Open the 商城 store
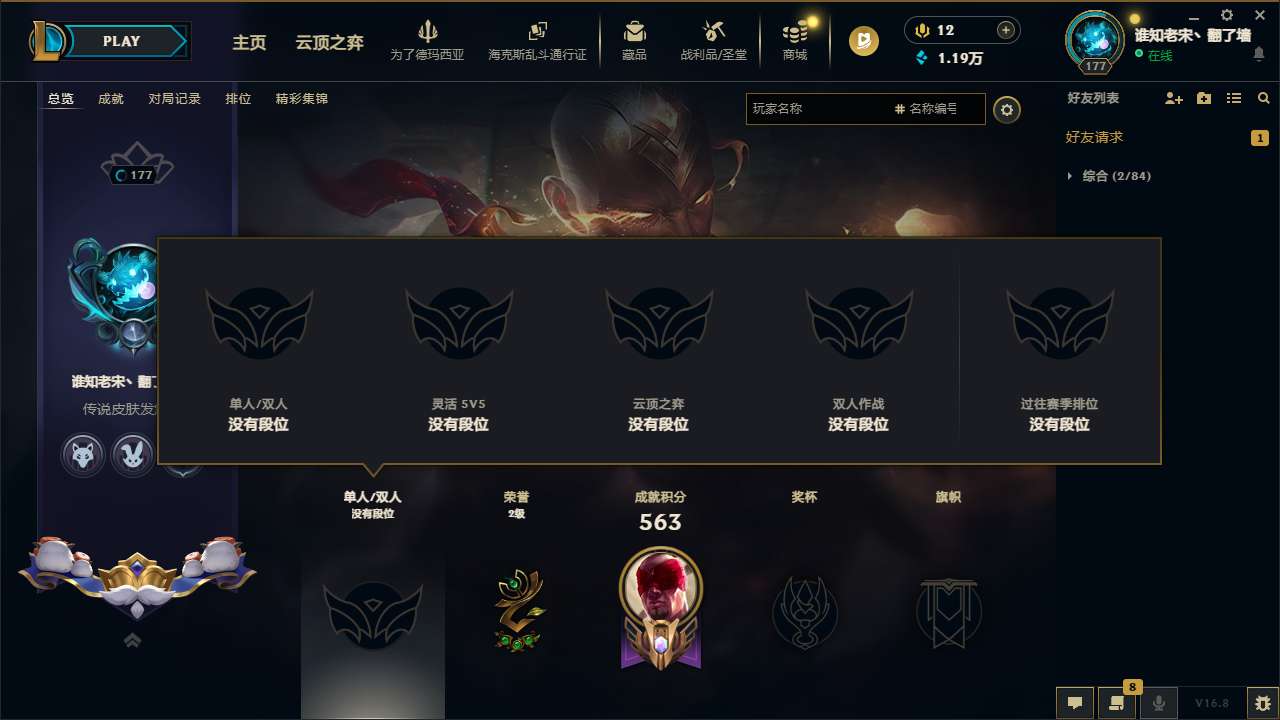Viewport: 1280px width, 720px height. click(795, 40)
